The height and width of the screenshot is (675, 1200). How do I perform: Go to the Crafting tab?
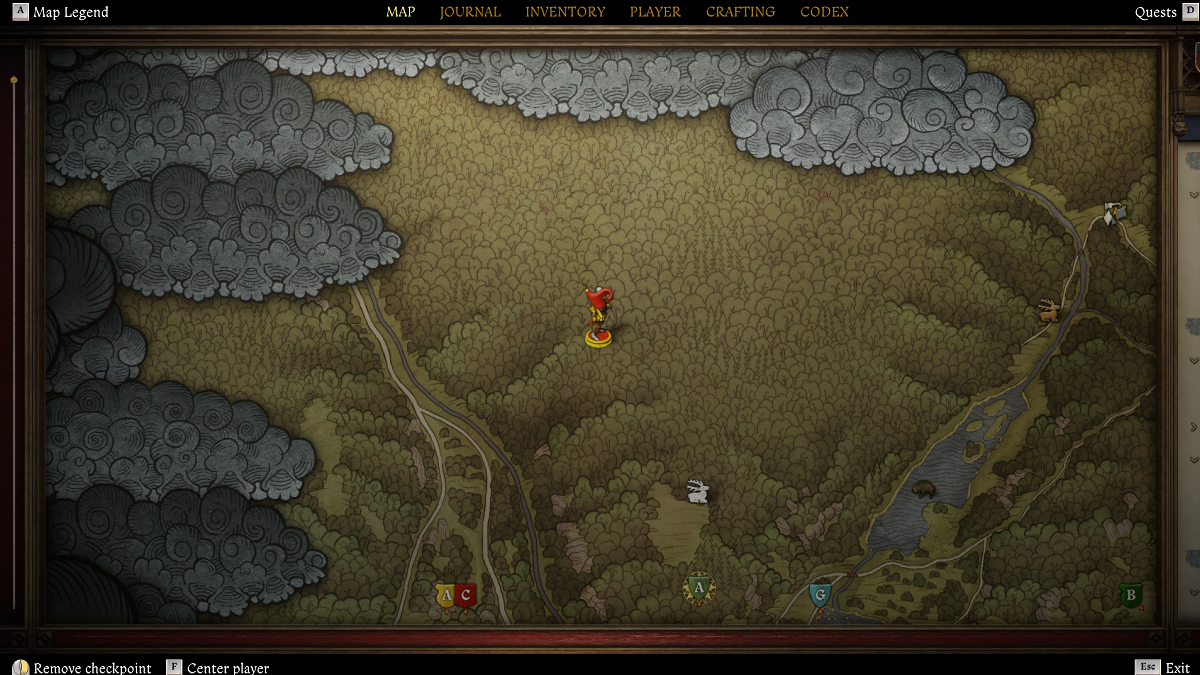[740, 12]
